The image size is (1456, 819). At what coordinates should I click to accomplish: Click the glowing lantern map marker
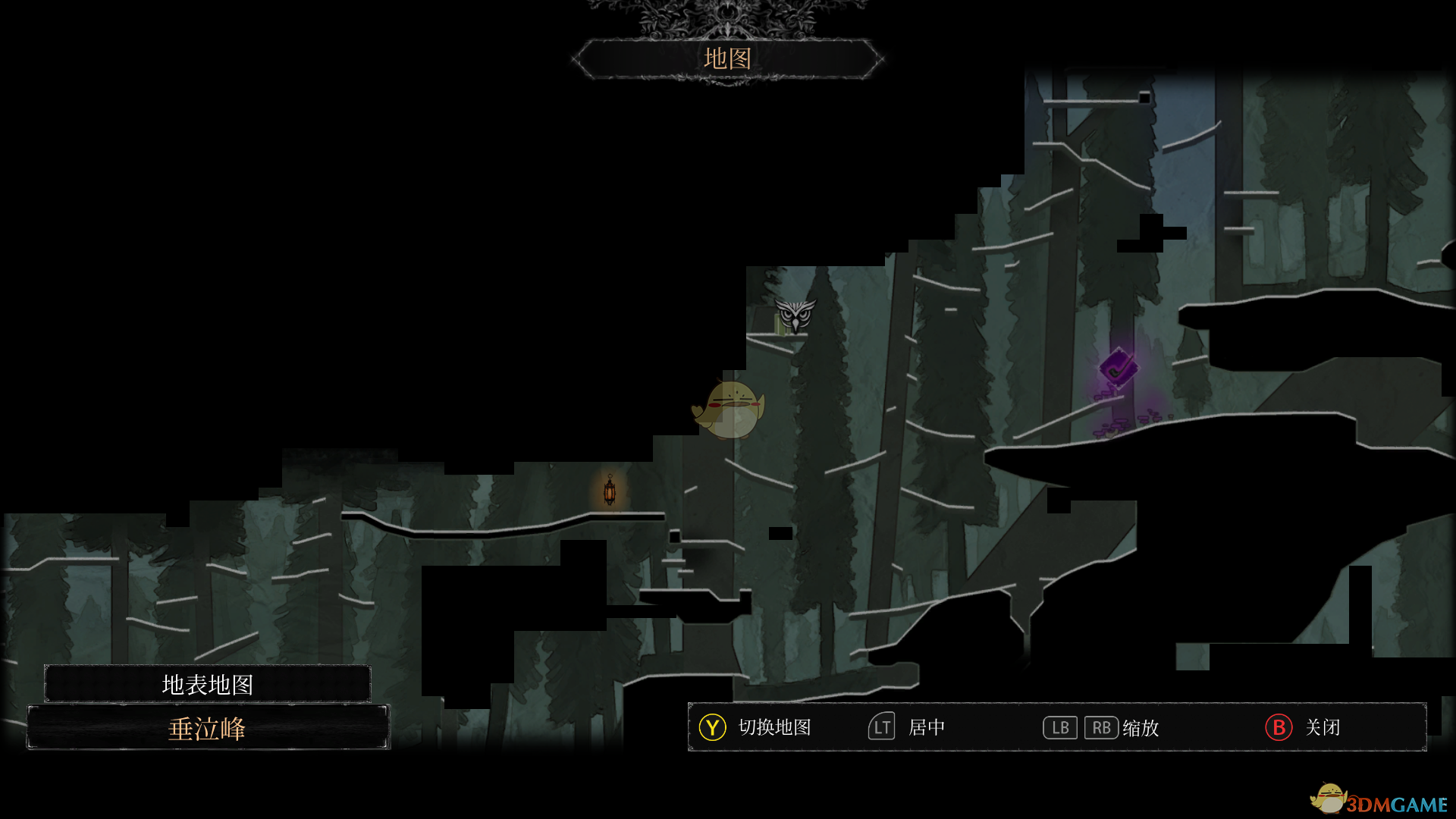[610, 491]
